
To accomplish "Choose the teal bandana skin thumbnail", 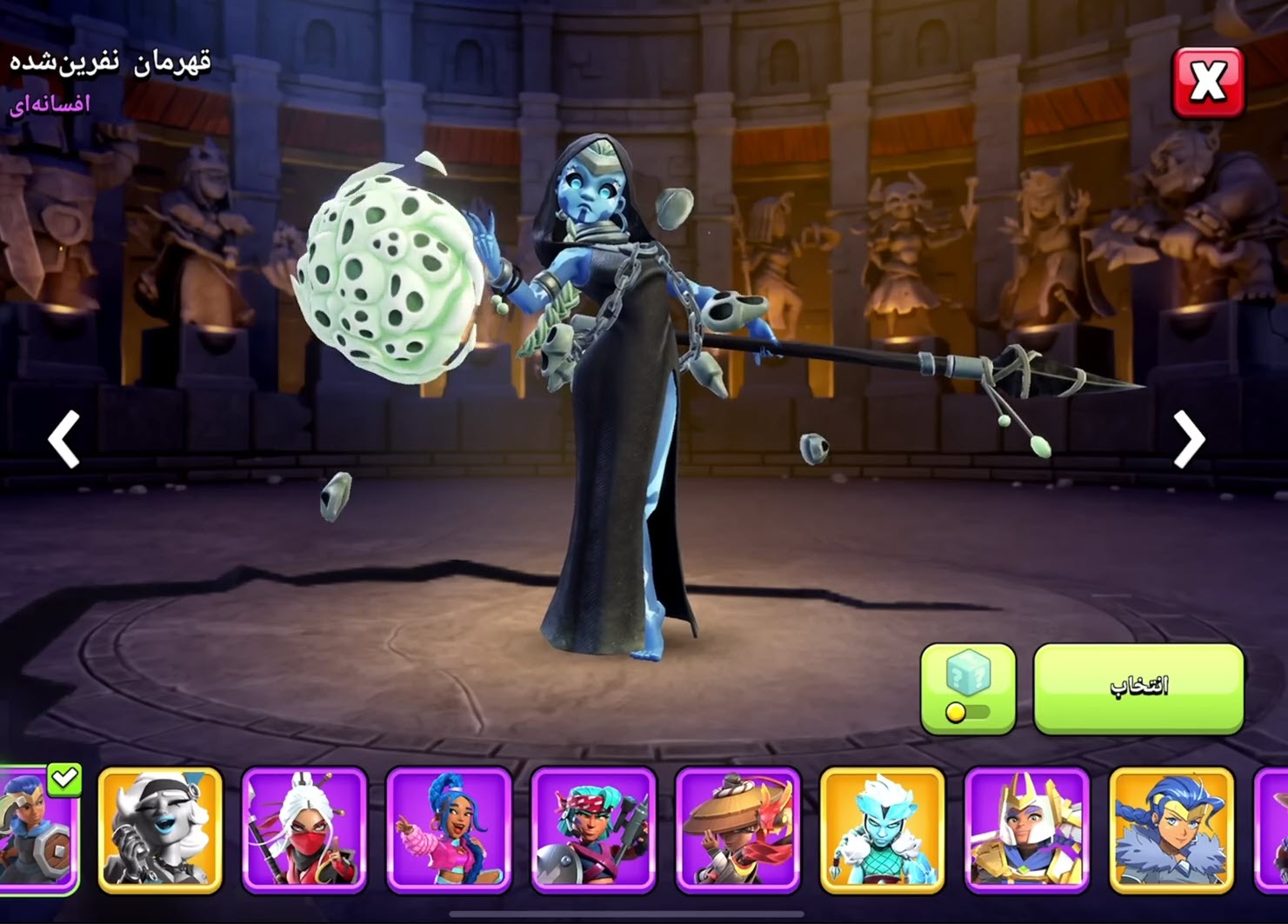I will tap(593, 829).
